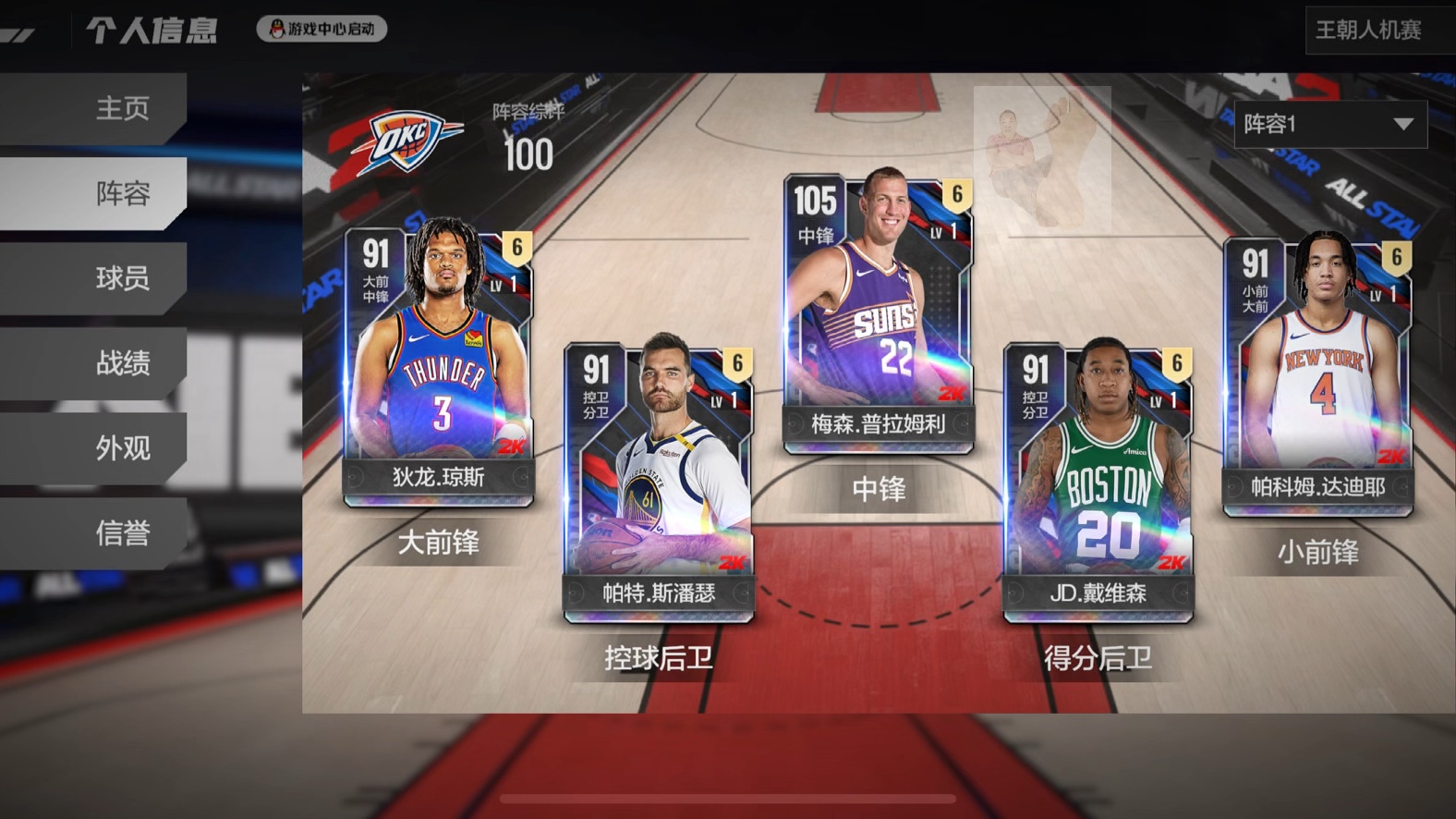Select the 帕科姆.达迪耶 New York card
This screenshot has height=819, width=1456.
click(x=1317, y=374)
